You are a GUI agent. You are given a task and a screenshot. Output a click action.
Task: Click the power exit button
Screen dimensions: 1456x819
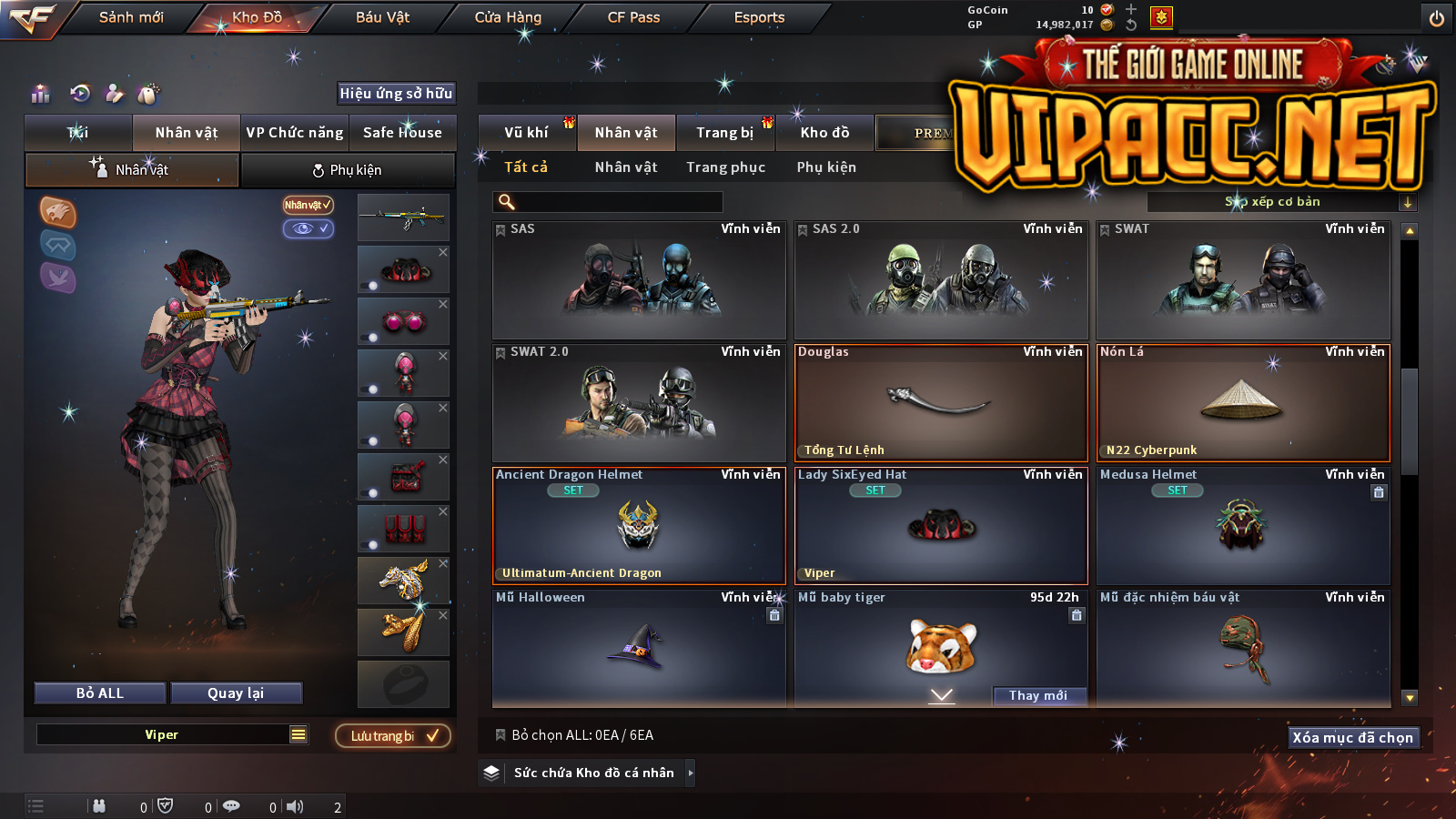1437,18
